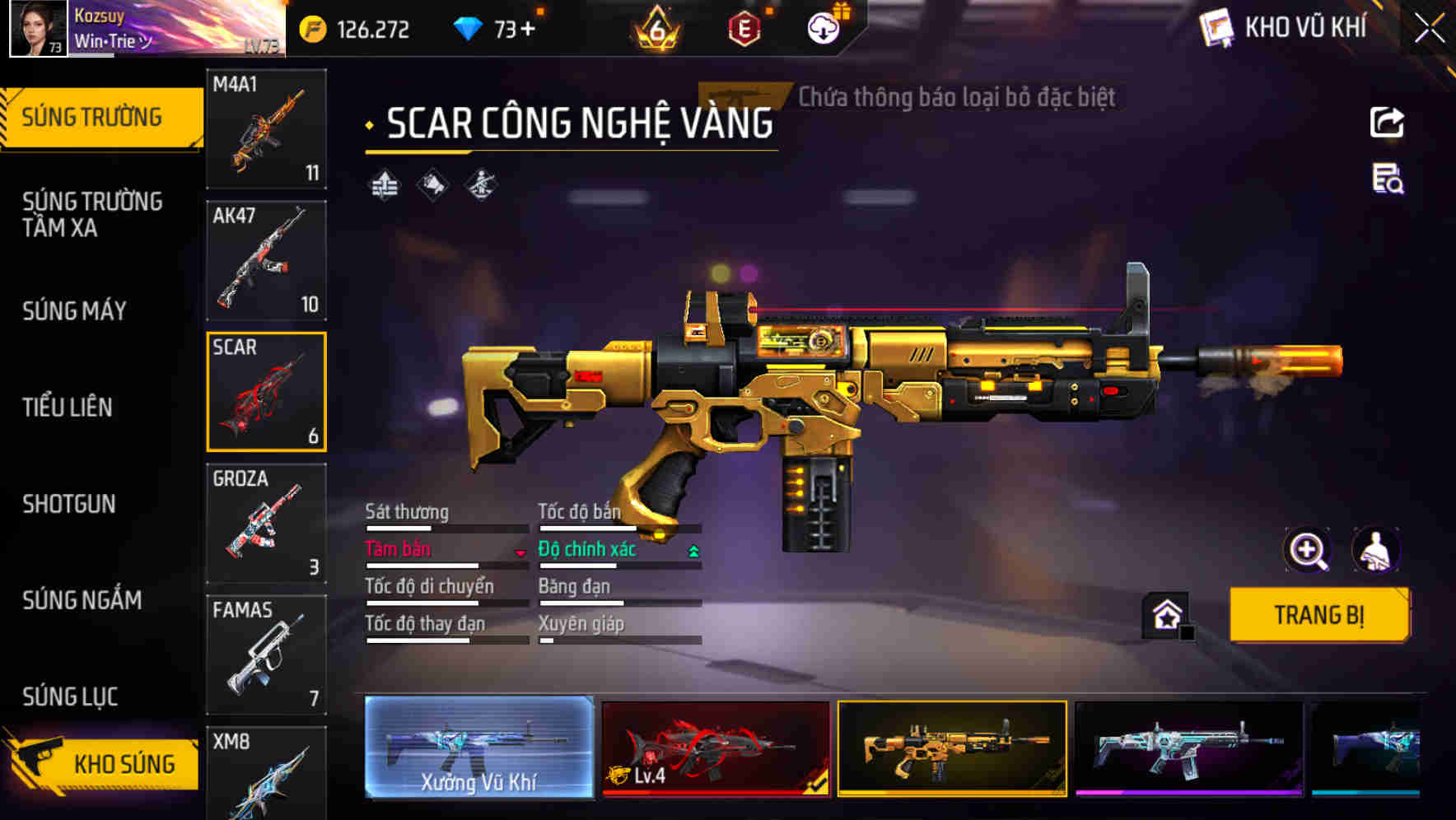The image size is (1456, 820).
Task: Click the guild house star icon
Action: click(1164, 613)
